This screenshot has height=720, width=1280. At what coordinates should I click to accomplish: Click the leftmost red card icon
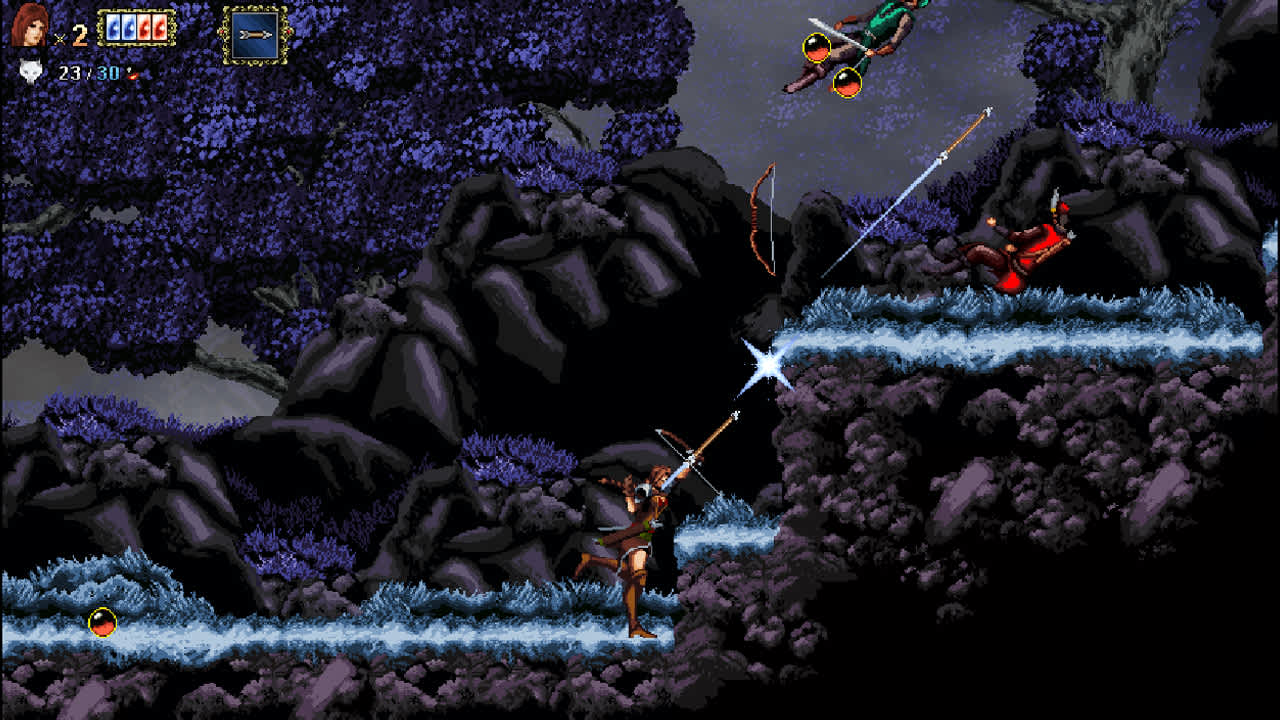pos(145,27)
